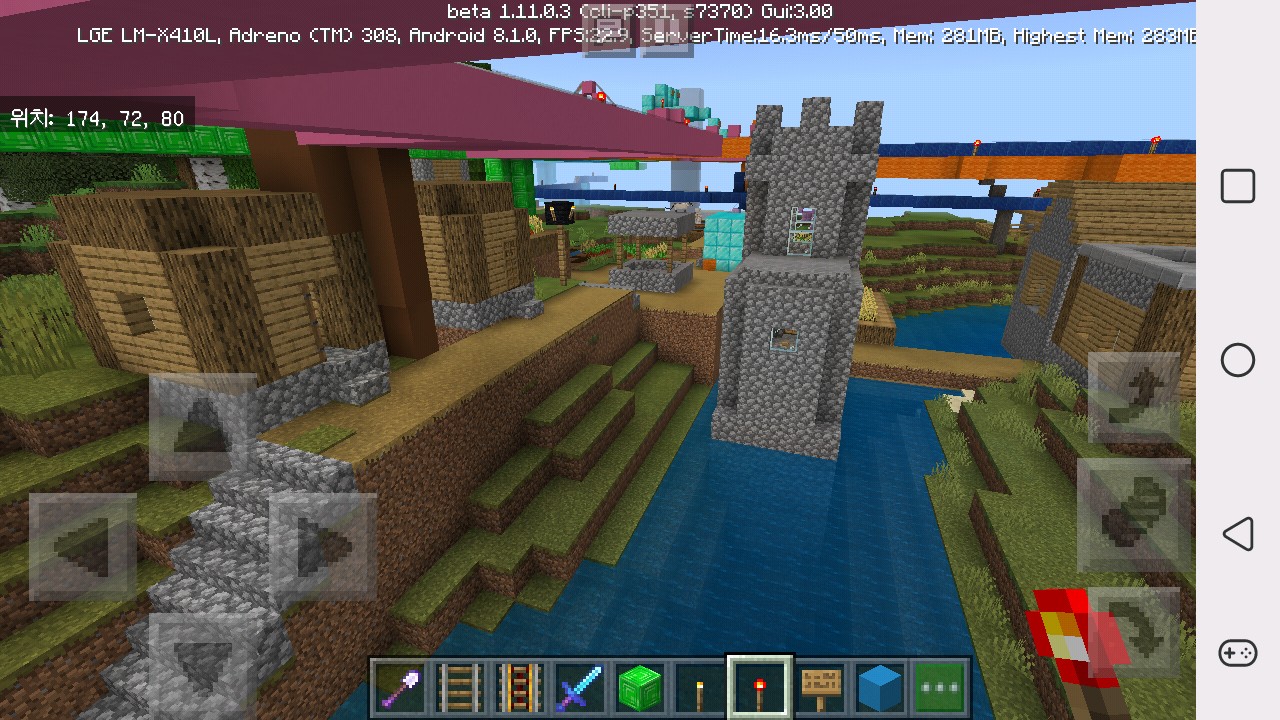Tap the forward arrow on the D-pad
The height and width of the screenshot is (720, 1280).
[x=203, y=427]
